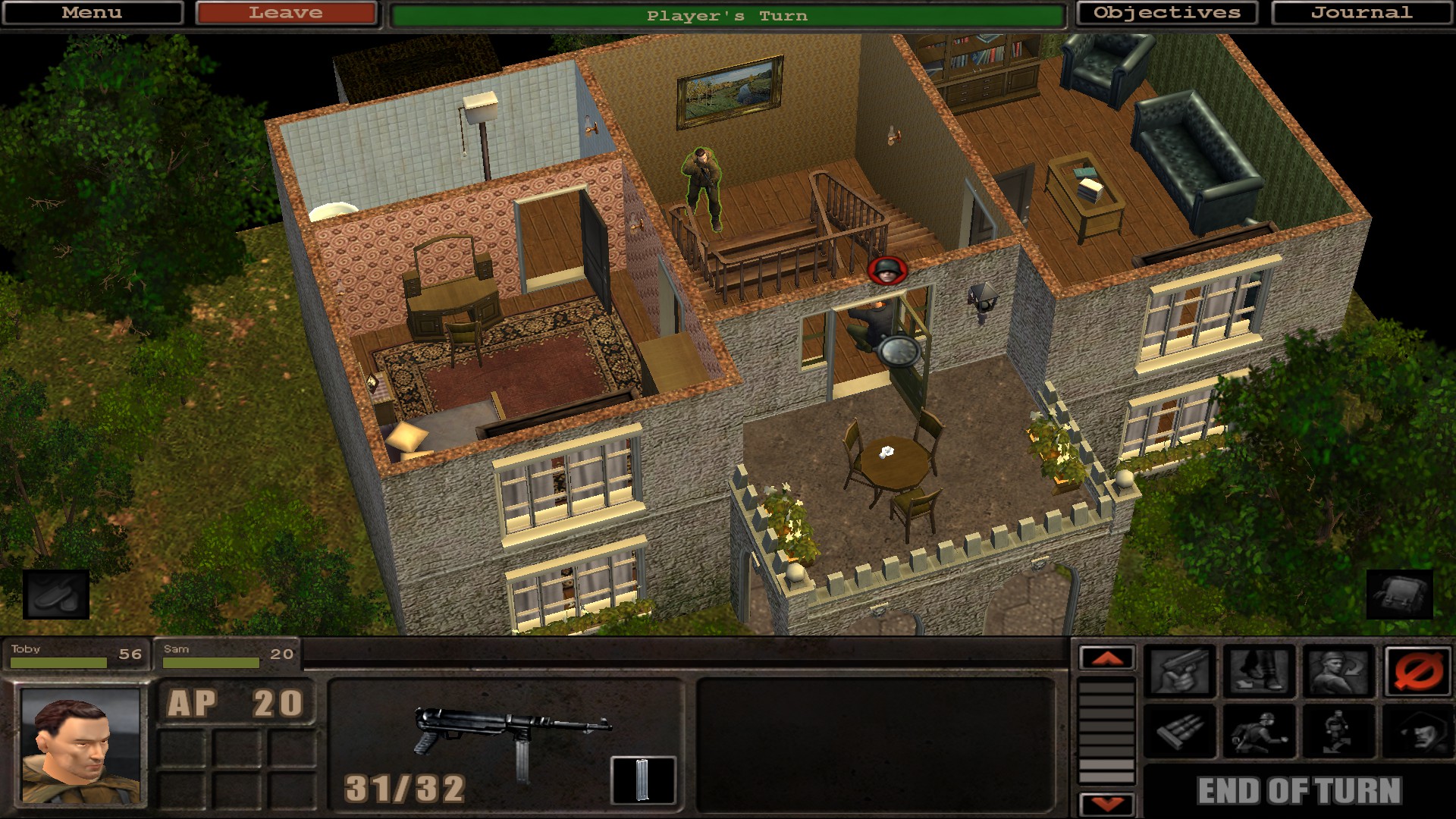
Task: Click the character portrait of the selected soldier
Action: click(x=80, y=745)
